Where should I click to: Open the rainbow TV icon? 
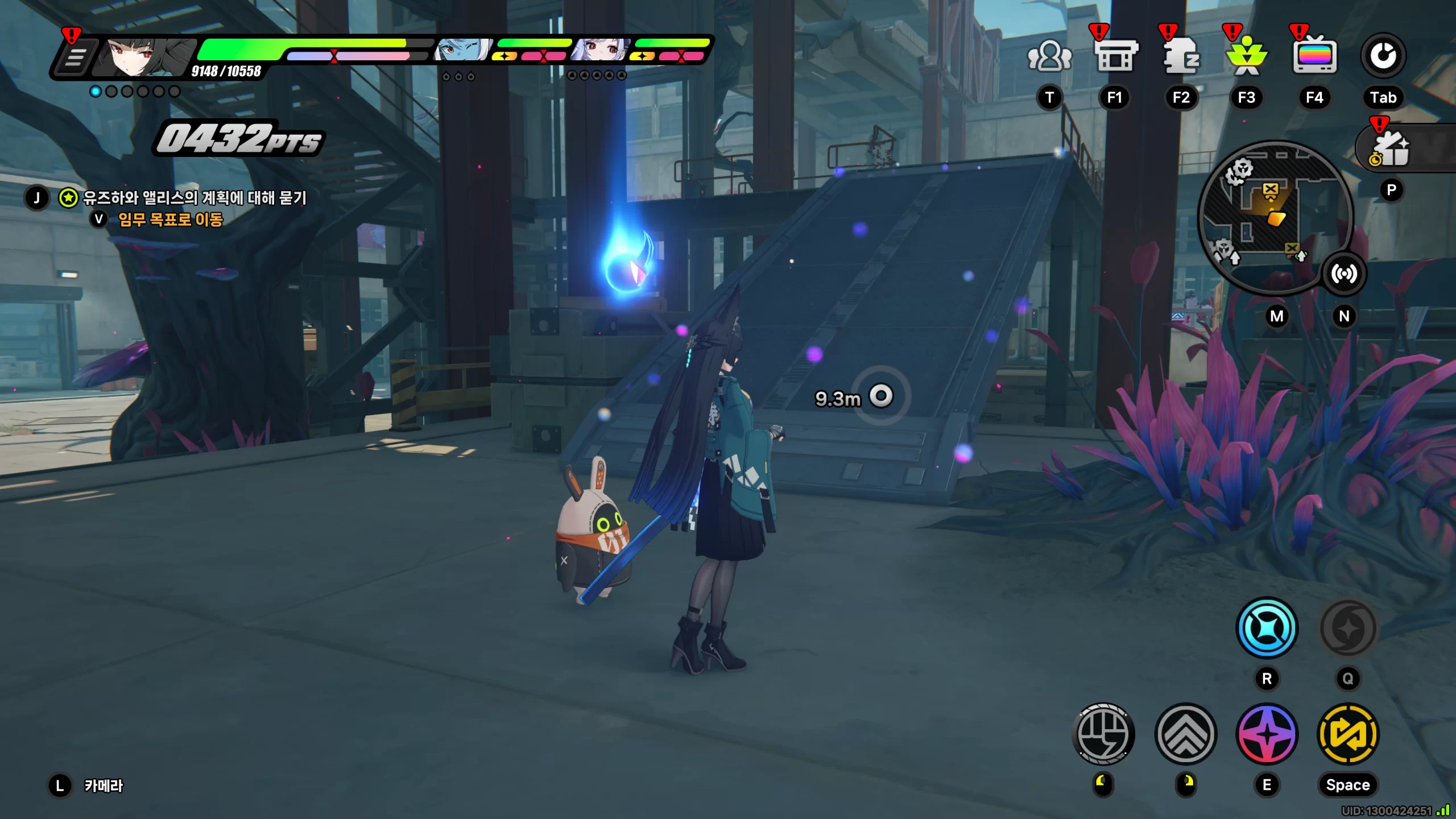[1314, 56]
